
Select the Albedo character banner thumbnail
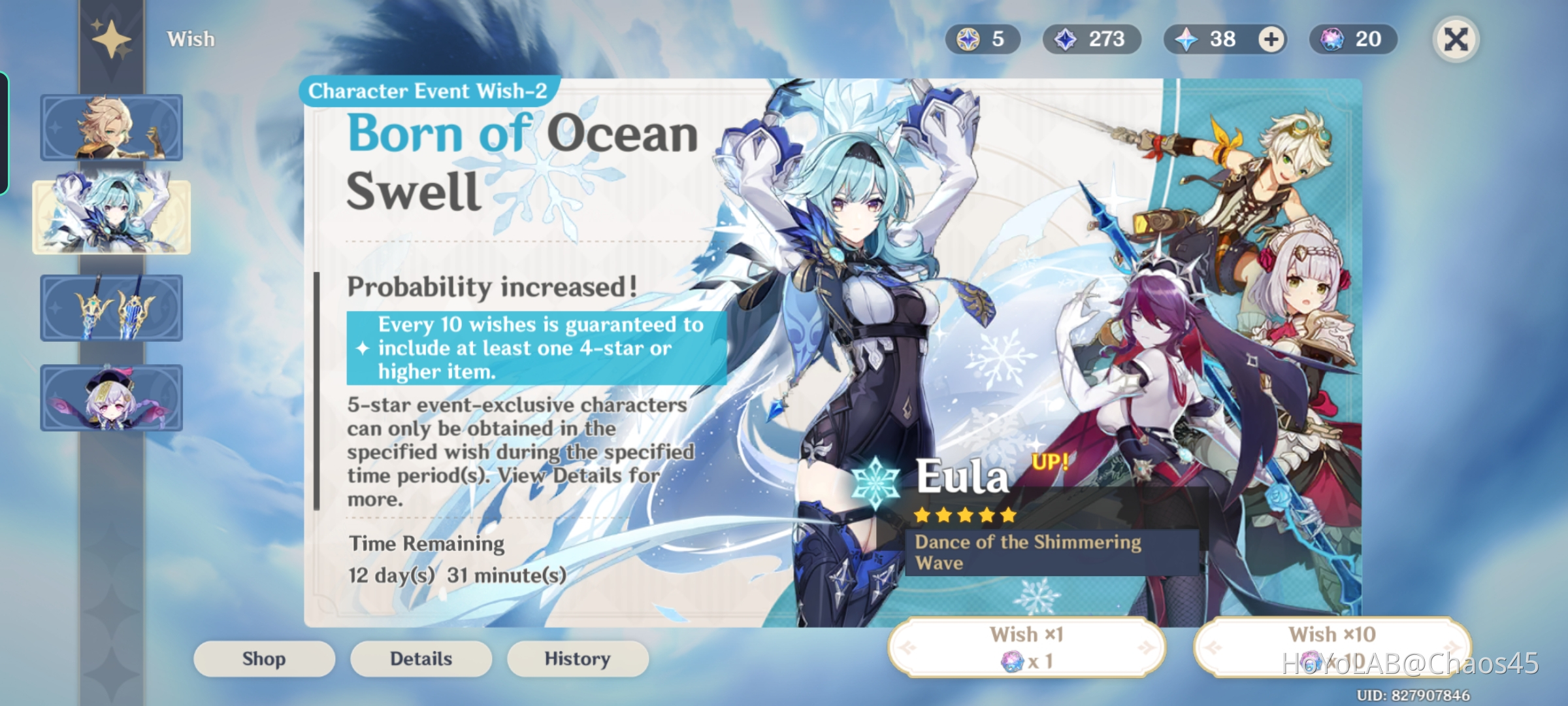coord(112,126)
